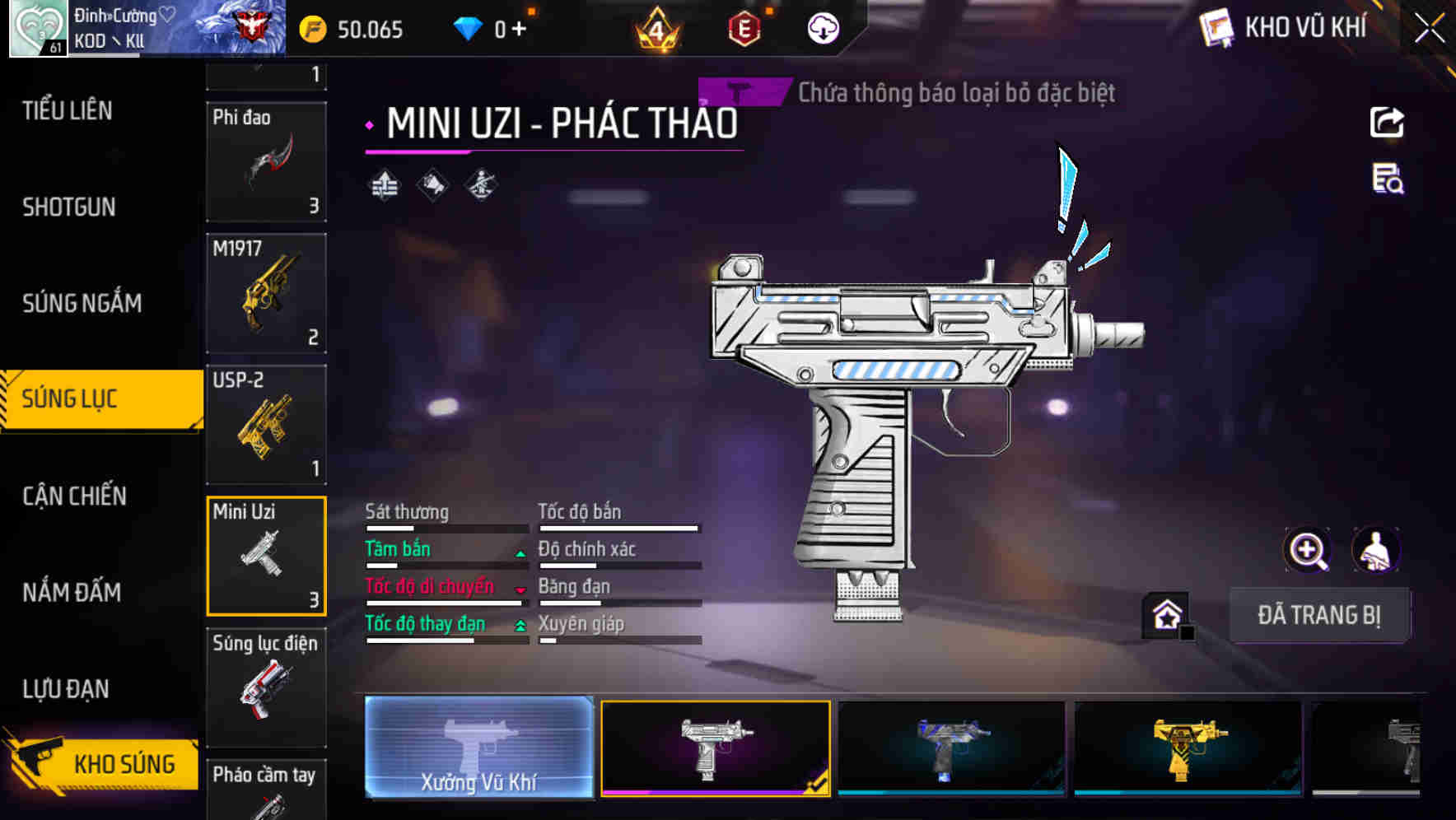This screenshot has width=1456, height=820.
Task: Toggle the favorite star for Mini Uzi
Action: pos(1166,613)
